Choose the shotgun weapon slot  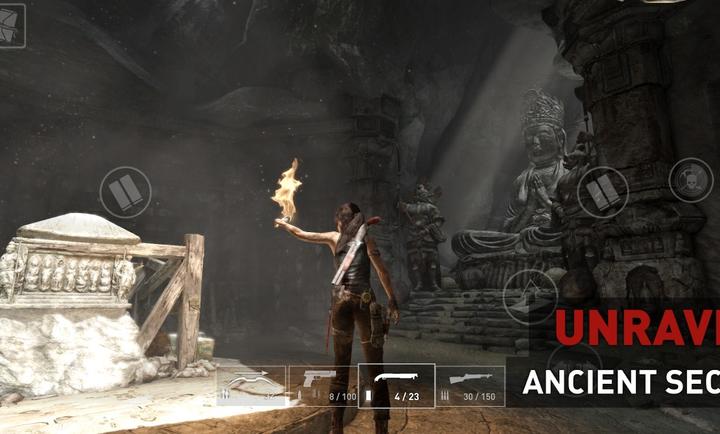click(x=396, y=386)
